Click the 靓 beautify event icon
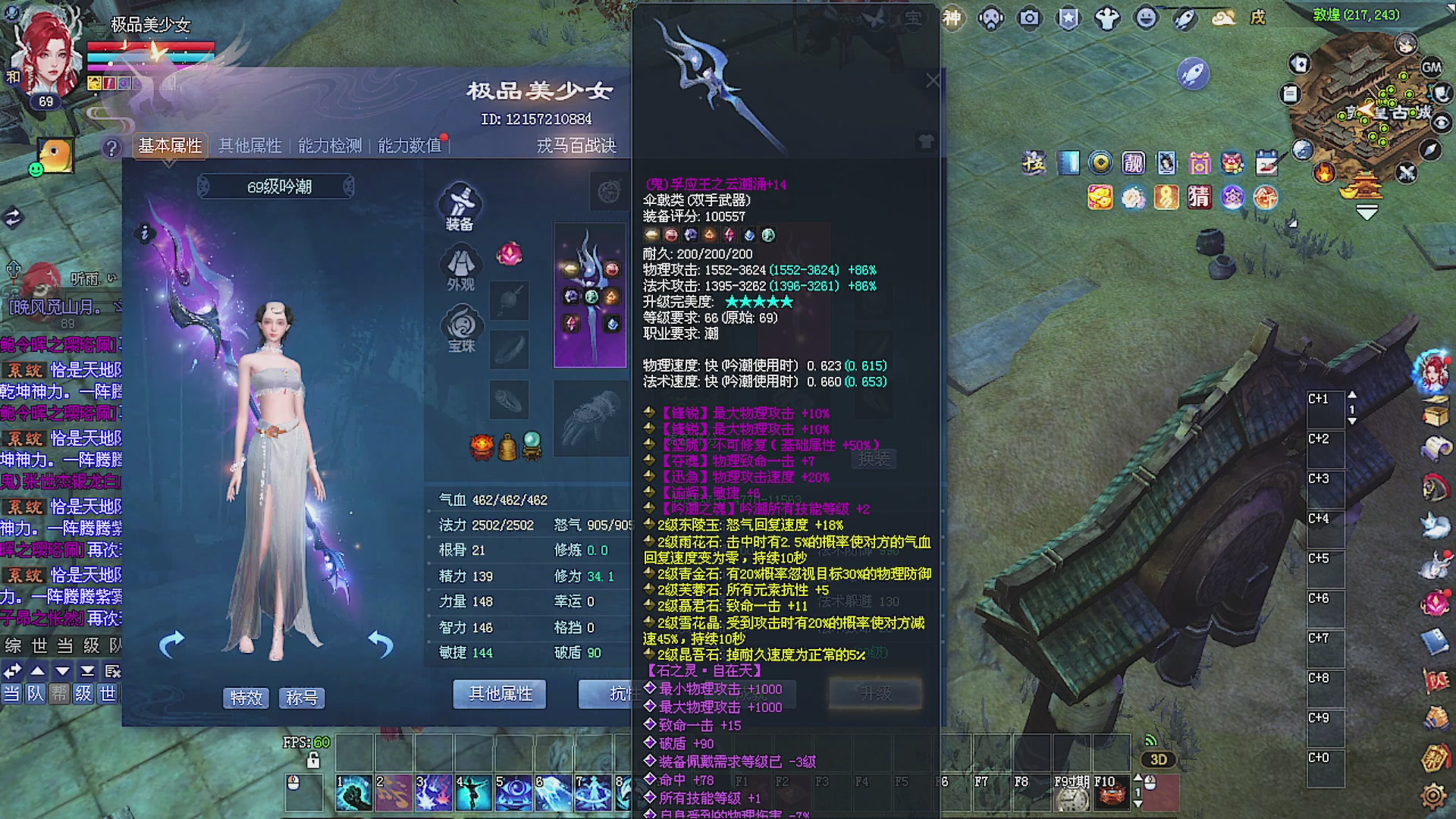Image resolution: width=1456 pixels, height=819 pixels. 1134,163
